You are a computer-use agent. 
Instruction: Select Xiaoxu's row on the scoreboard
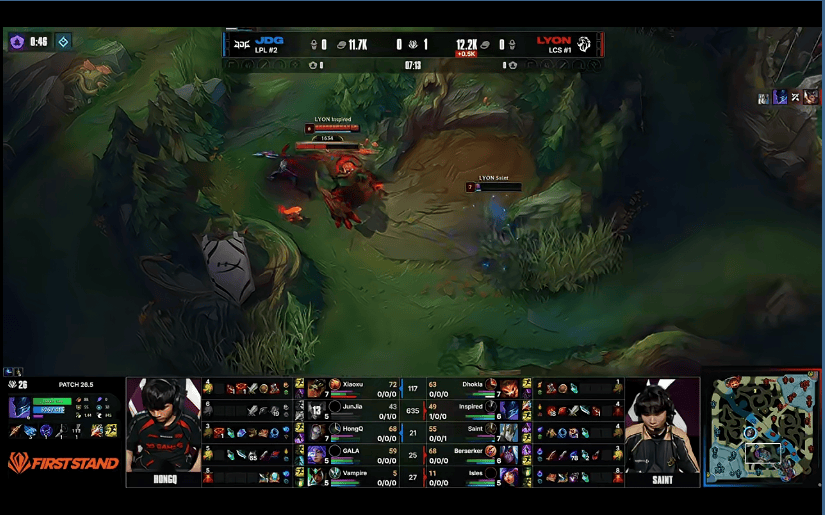click(351, 387)
